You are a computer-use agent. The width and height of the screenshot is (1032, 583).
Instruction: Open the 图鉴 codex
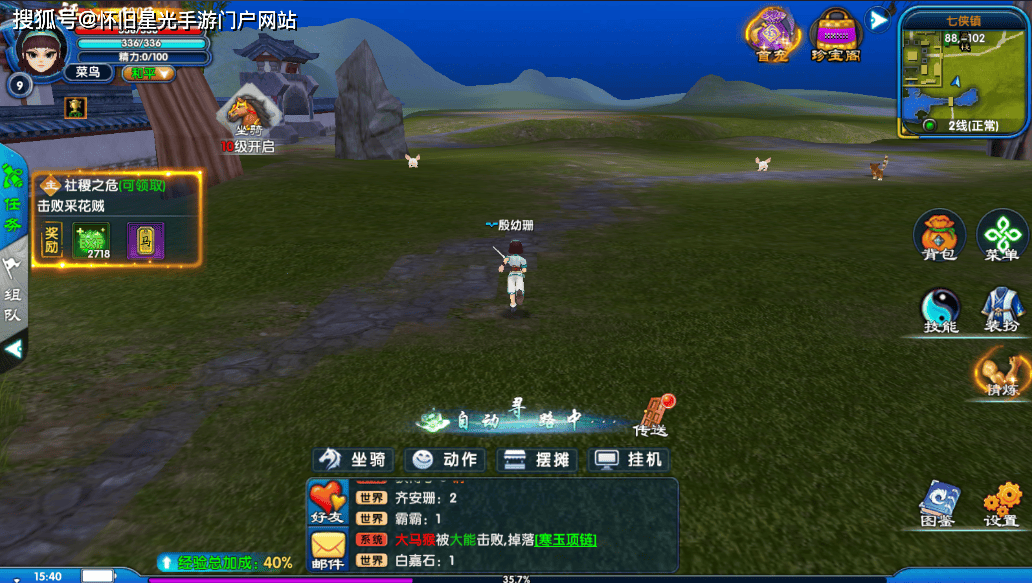pos(939,503)
